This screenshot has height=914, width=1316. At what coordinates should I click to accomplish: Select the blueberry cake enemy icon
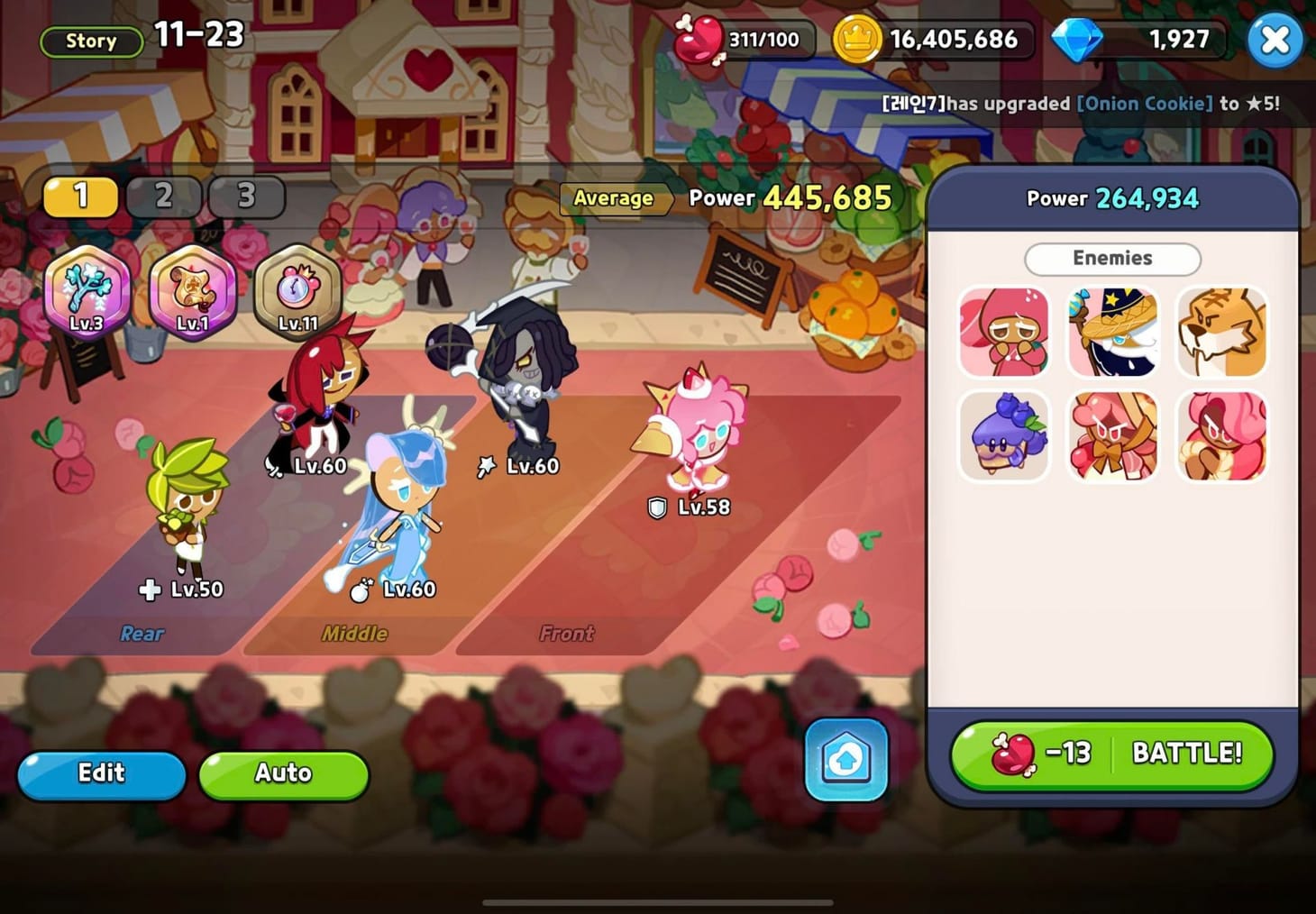(1003, 435)
